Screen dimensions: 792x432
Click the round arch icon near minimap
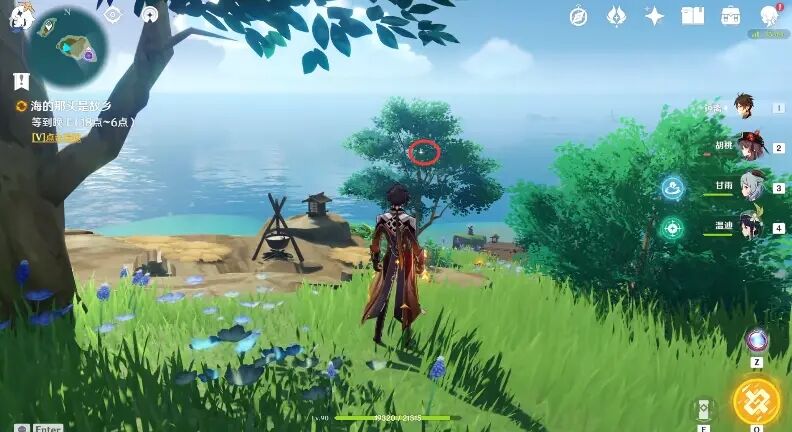coord(150,15)
